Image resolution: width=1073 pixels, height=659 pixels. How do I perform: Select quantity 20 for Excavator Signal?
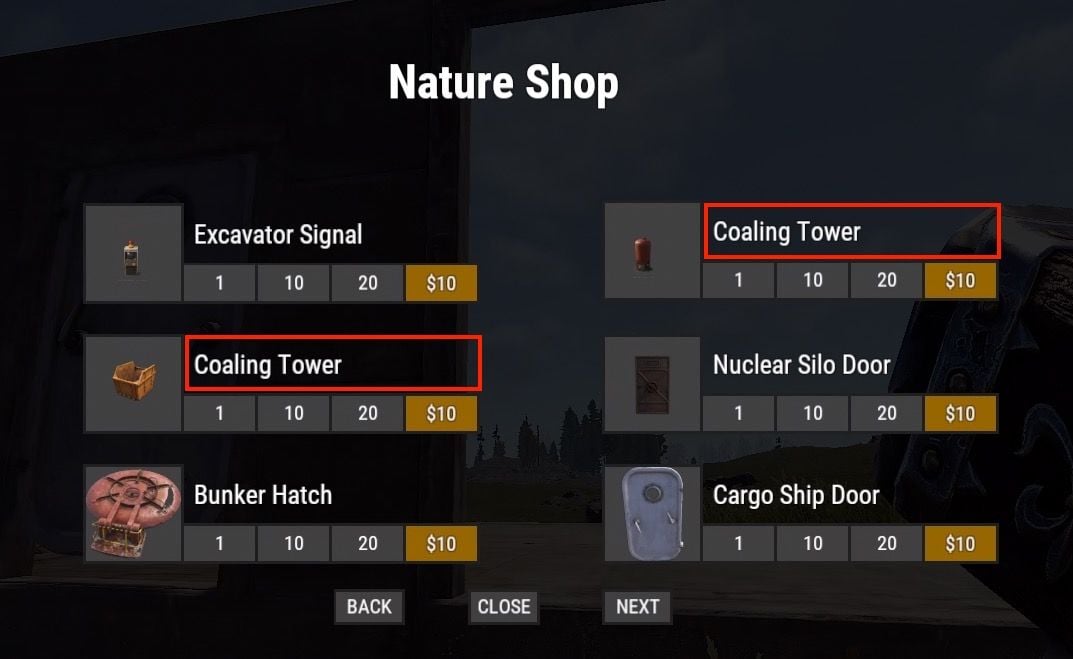[368, 283]
